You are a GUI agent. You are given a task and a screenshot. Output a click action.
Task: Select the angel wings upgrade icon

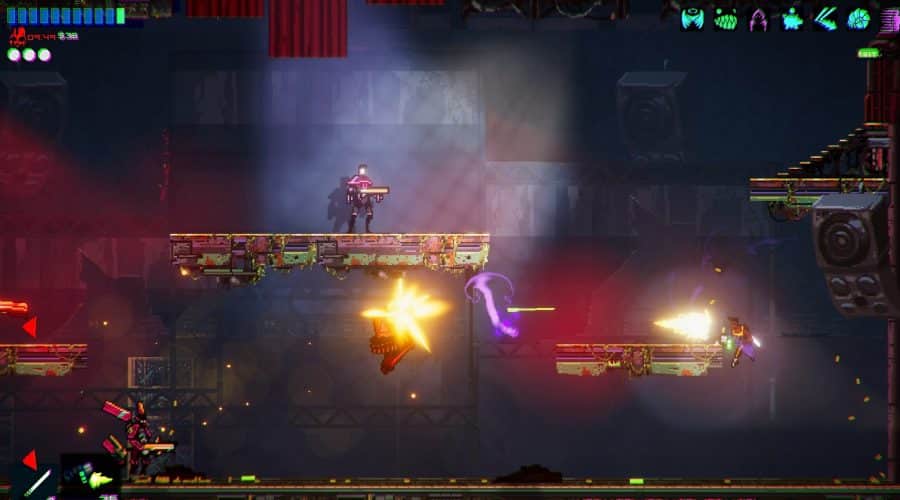coord(692,18)
